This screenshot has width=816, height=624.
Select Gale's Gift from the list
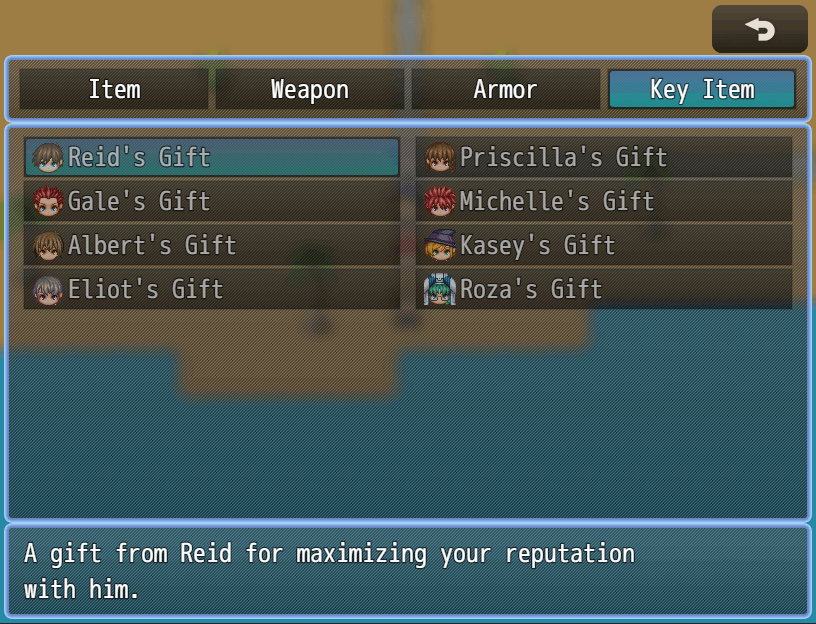coord(212,201)
